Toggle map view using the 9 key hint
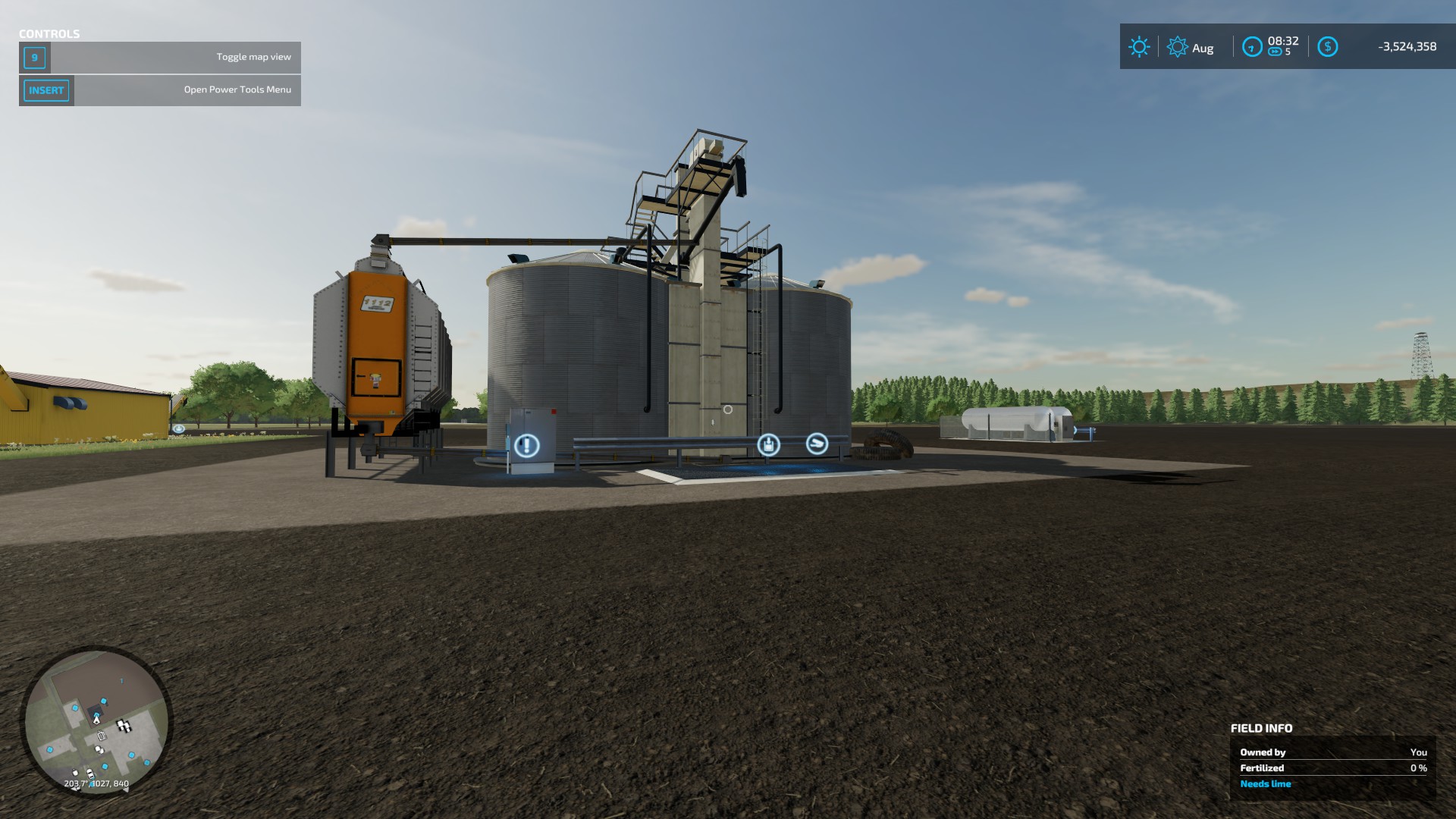Viewport: 1456px width, 819px height. [35, 56]
